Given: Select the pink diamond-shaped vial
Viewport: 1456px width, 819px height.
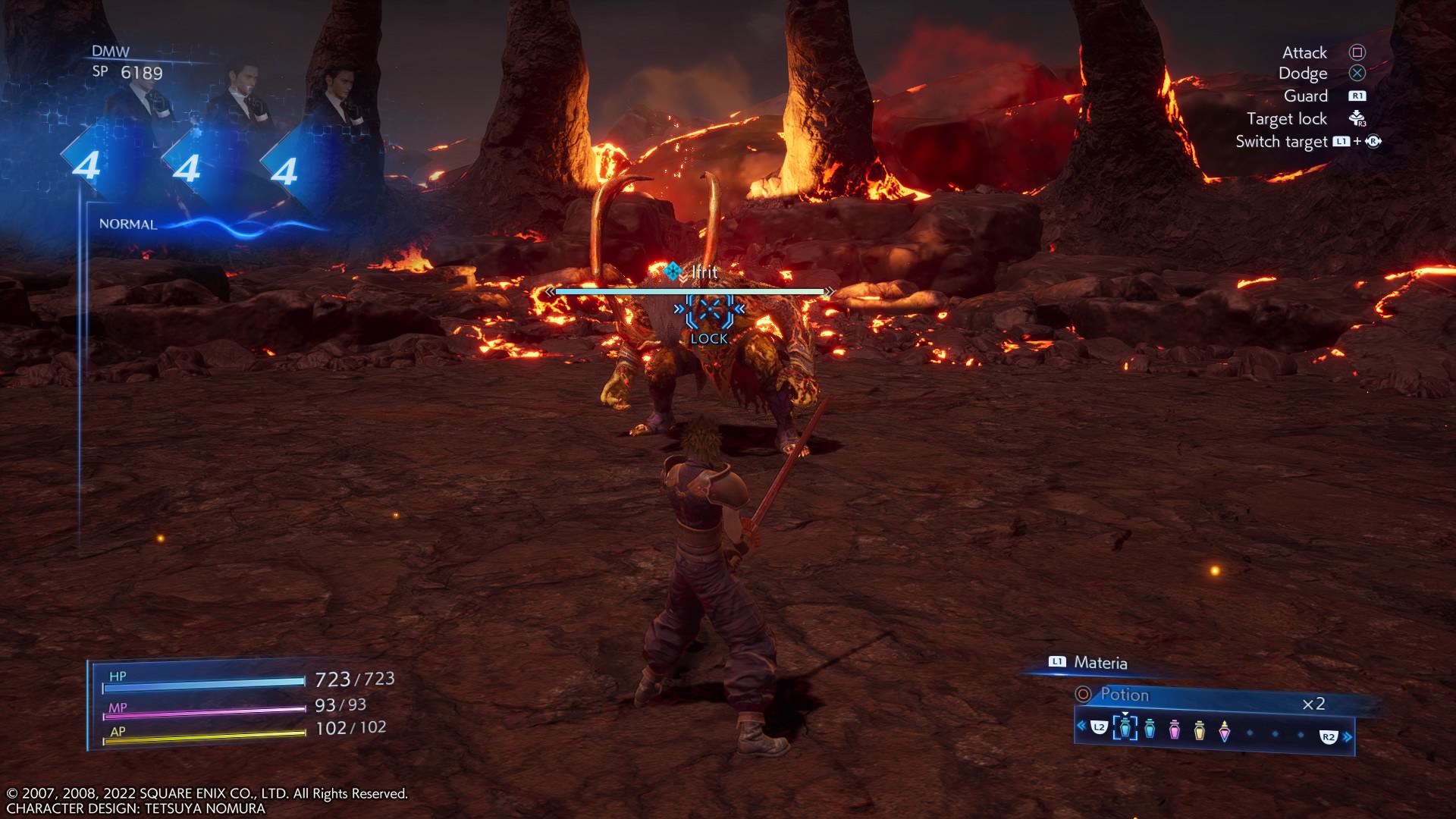Looking at the screenshot, I should 1225,731.
